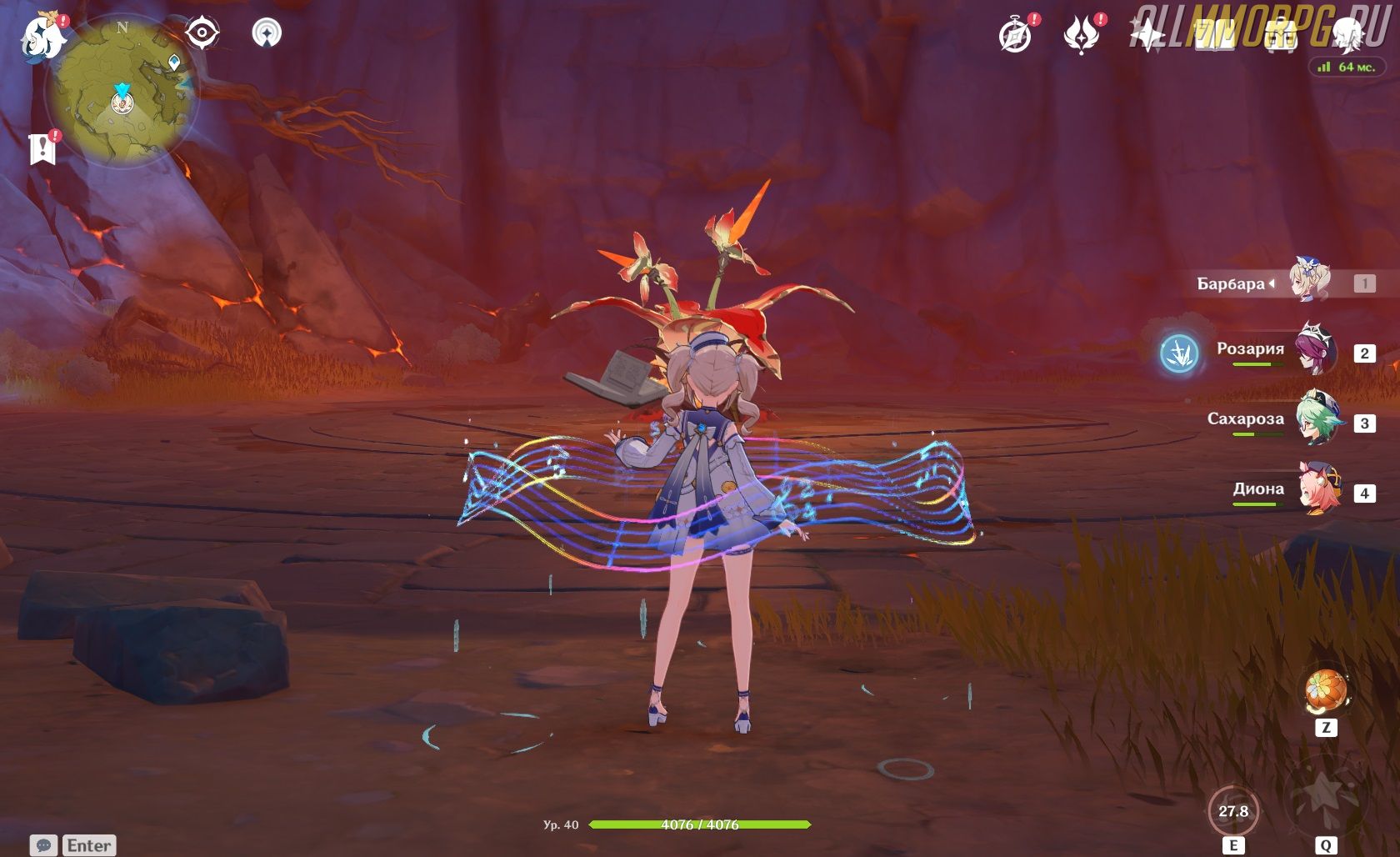Toggle the eye-shaped quest navigation icon
Image resolution: width=1400 pixels, height=857 pixels.
[x=202, y=33]
